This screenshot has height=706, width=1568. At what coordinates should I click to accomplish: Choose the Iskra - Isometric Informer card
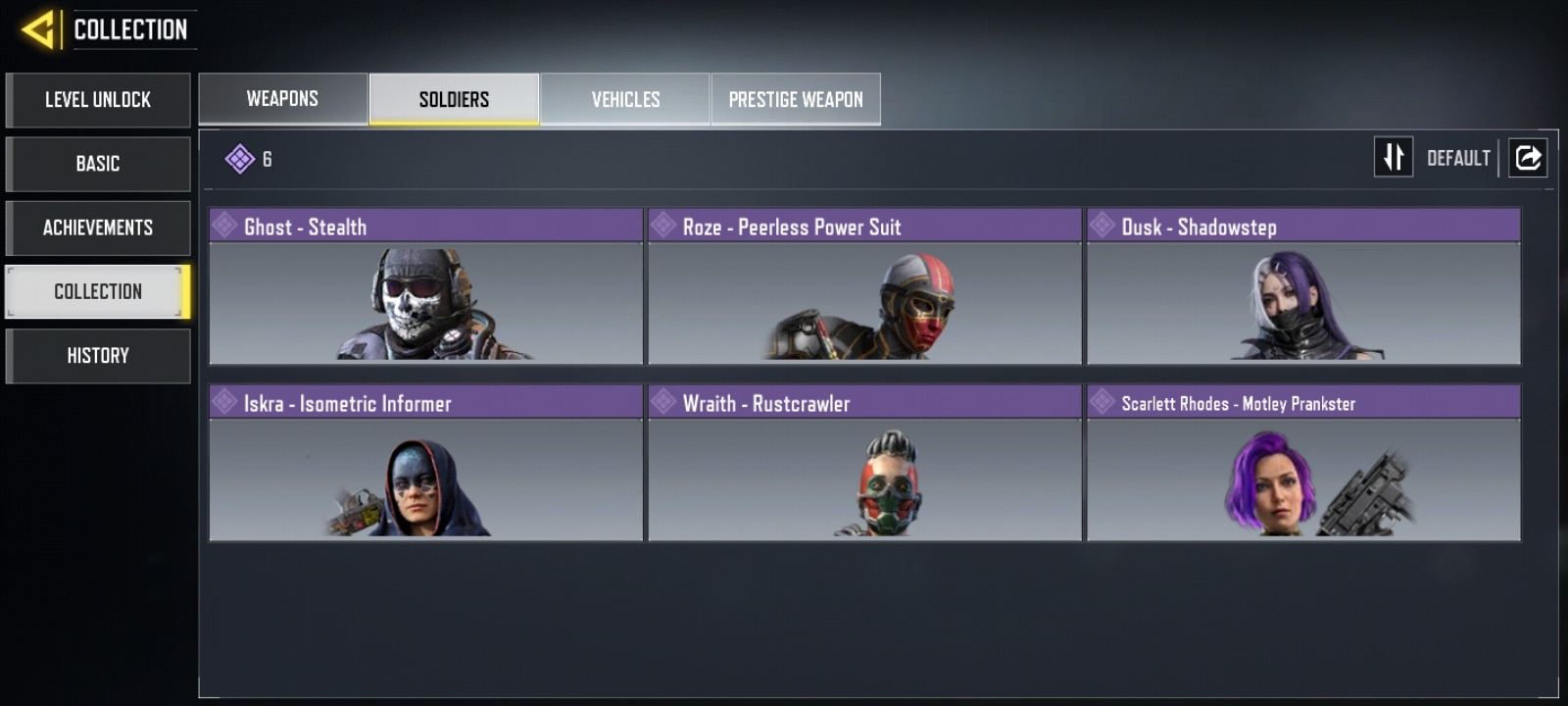pyautogui.click(x=425, y=463)
